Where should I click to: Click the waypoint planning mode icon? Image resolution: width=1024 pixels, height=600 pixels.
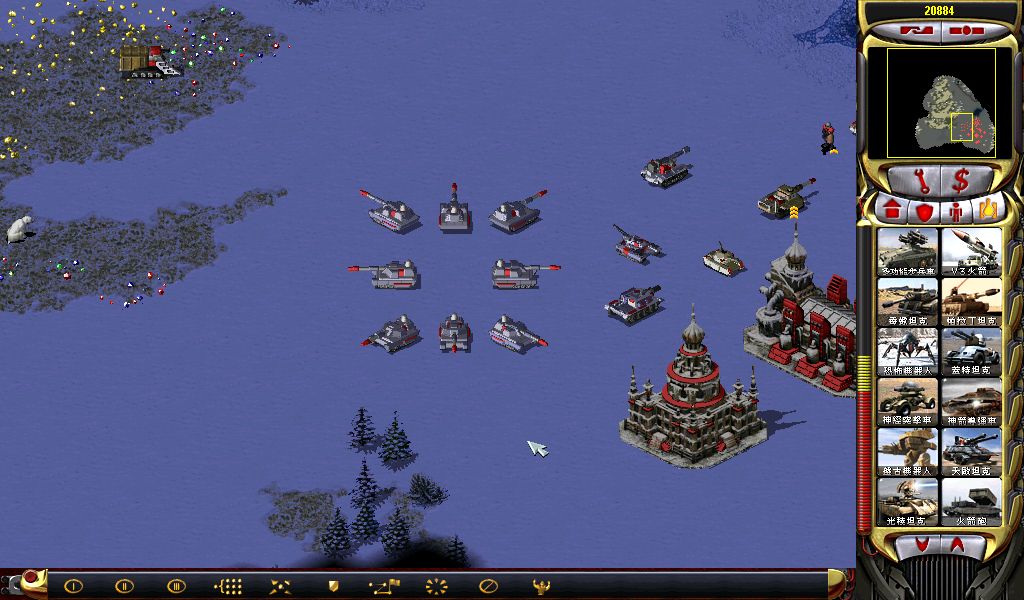pyautogui.click(x=384, y=586)
